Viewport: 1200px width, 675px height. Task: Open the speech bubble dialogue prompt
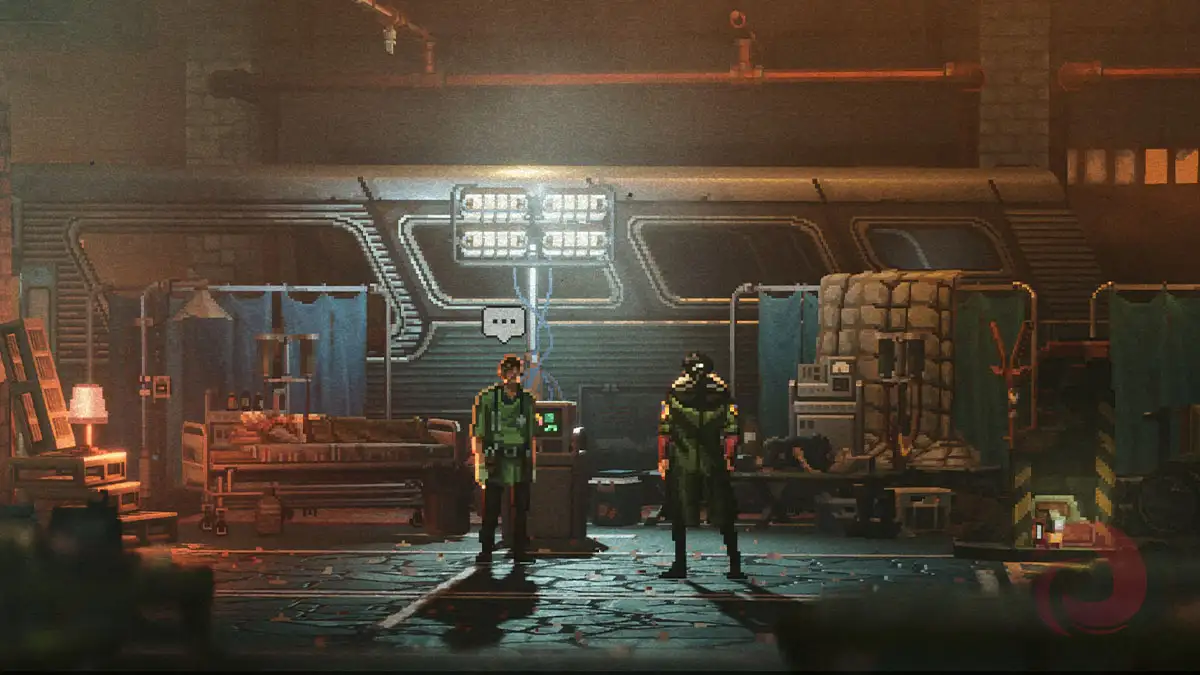click(503, 322)
